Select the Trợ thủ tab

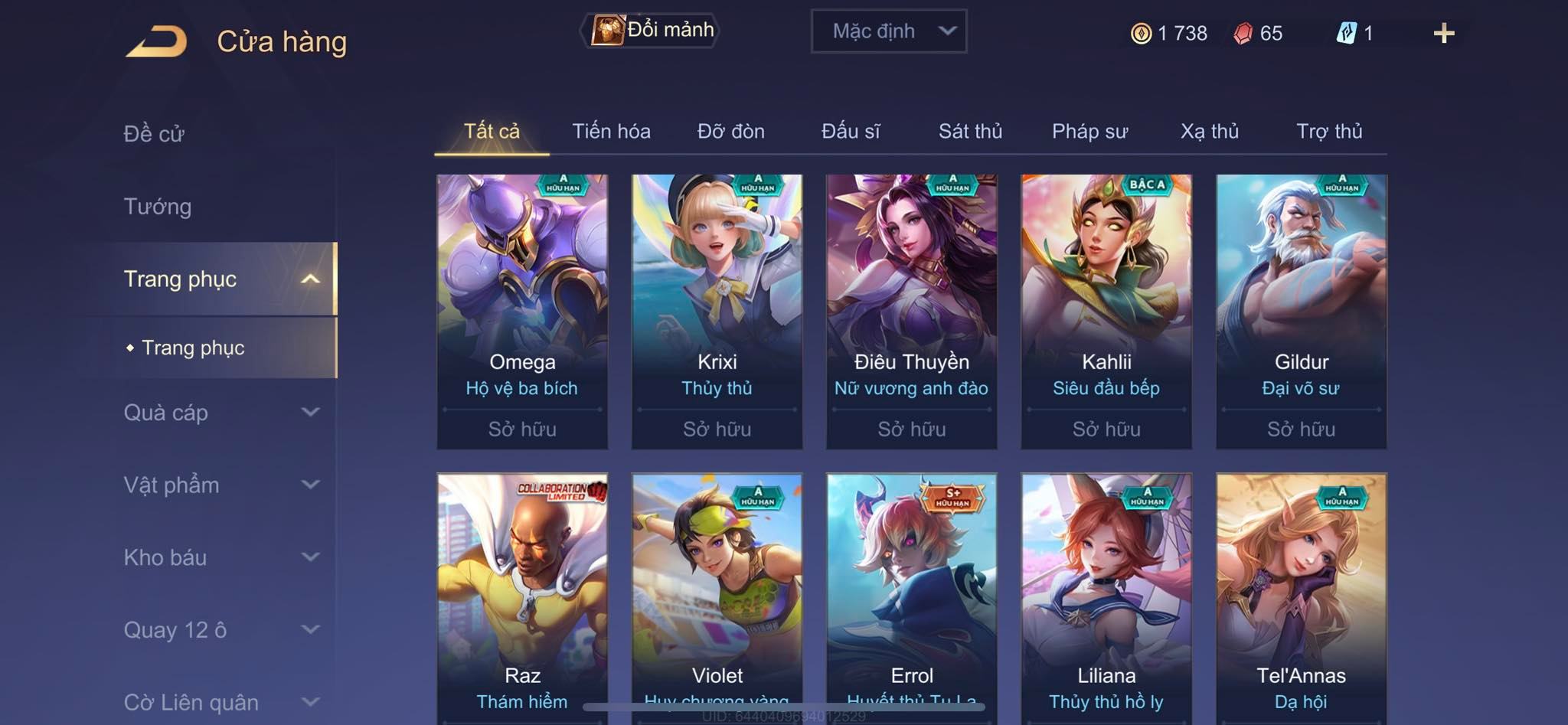click(1329, 132)
